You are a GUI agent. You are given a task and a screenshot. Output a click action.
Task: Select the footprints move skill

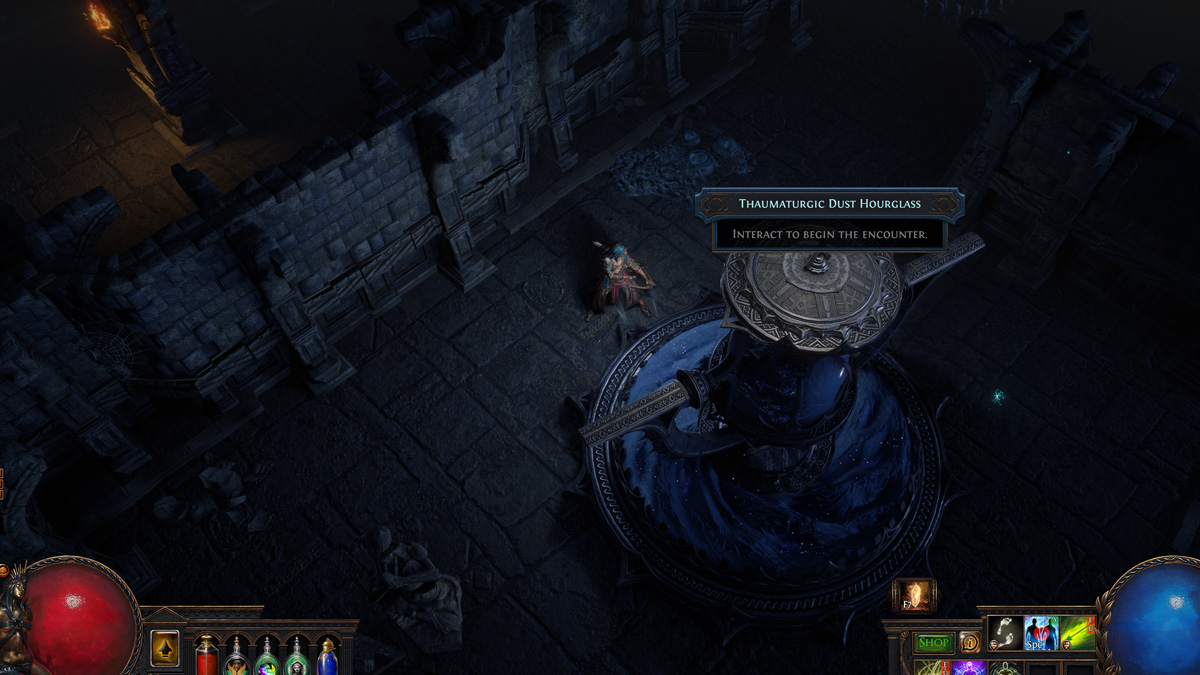pos(1005,633)
